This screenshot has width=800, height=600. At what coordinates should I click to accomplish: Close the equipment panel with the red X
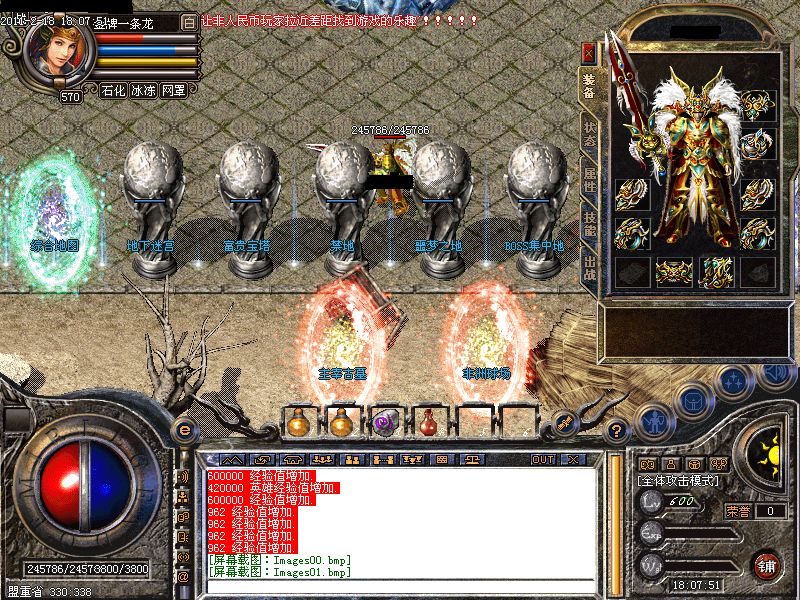589,52
